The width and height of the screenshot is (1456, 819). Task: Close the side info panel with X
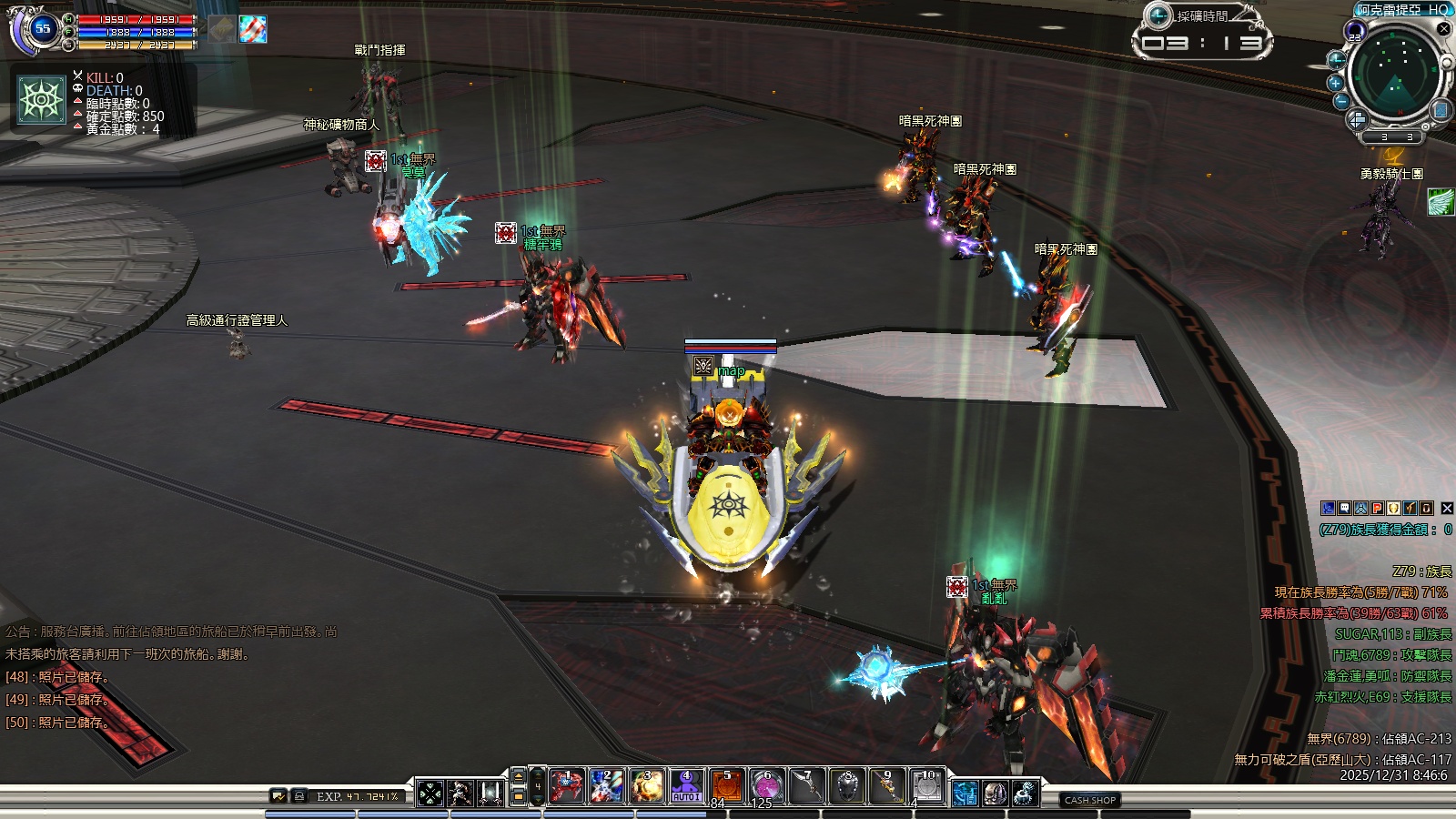pos(1447,509)
